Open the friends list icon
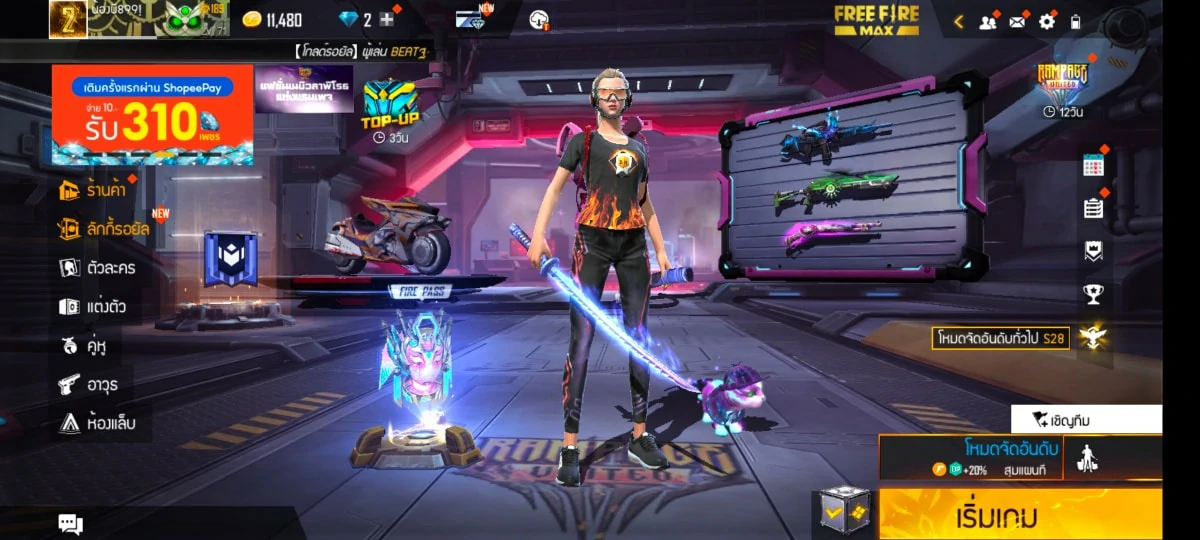 [x=988, y=21]
